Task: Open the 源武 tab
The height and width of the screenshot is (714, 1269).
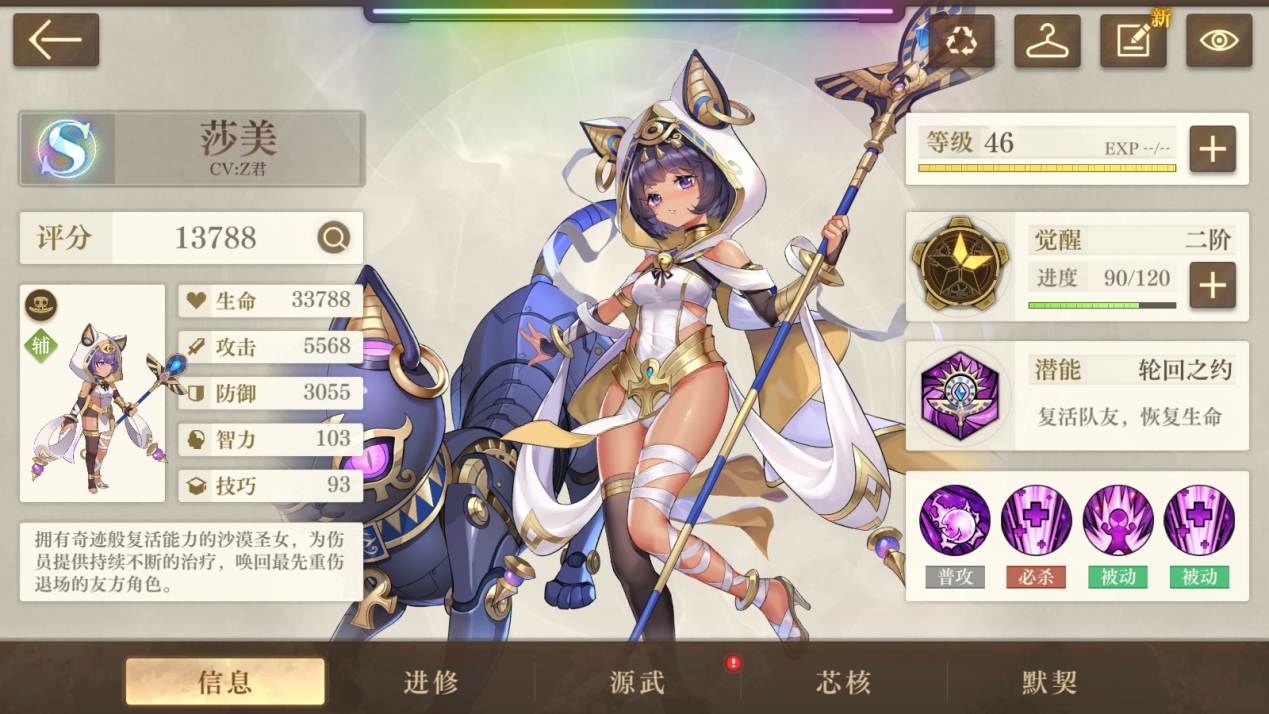Action: tap(638, 682)
